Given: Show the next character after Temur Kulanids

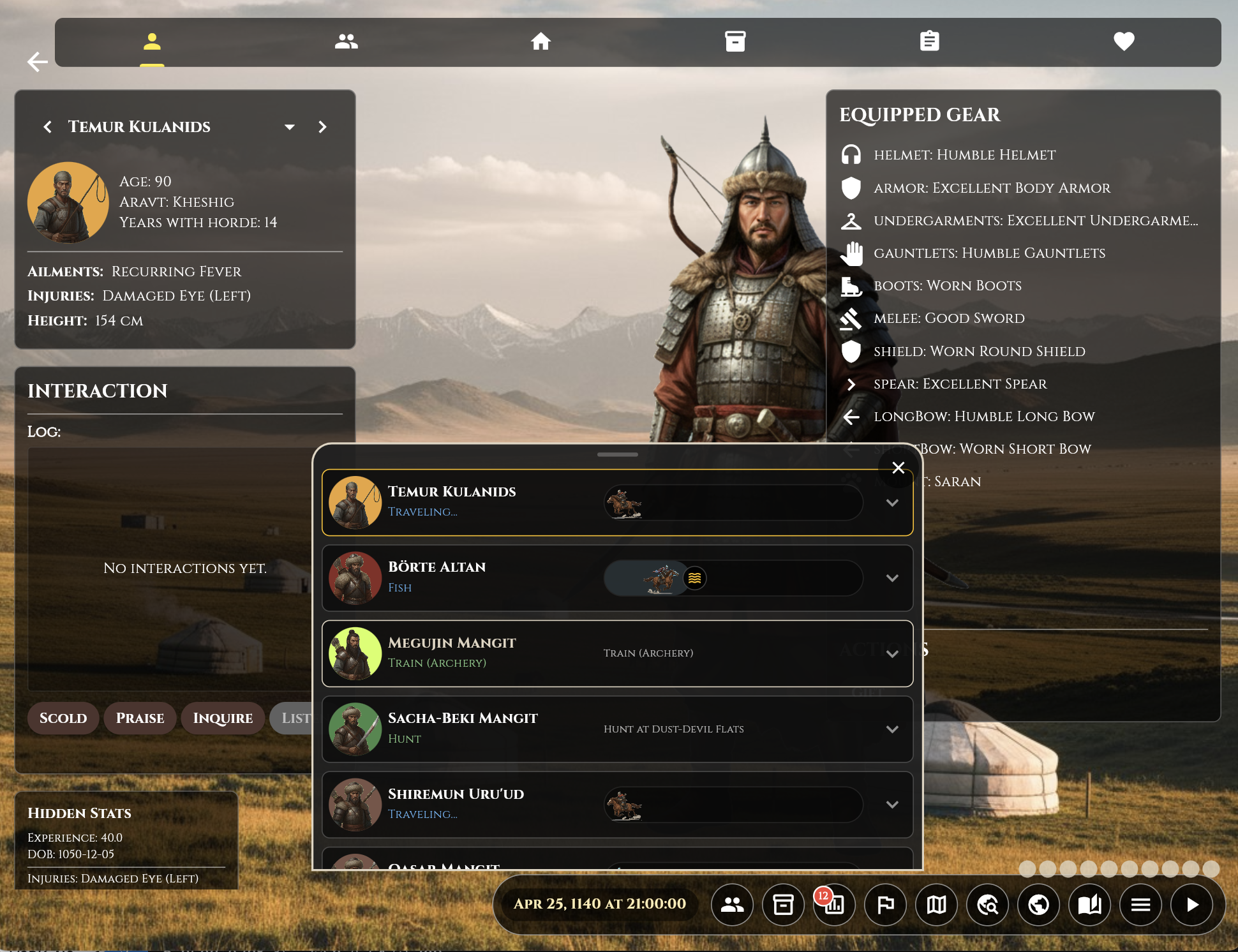Looking at the screenshot, I should tap(322, 127).
